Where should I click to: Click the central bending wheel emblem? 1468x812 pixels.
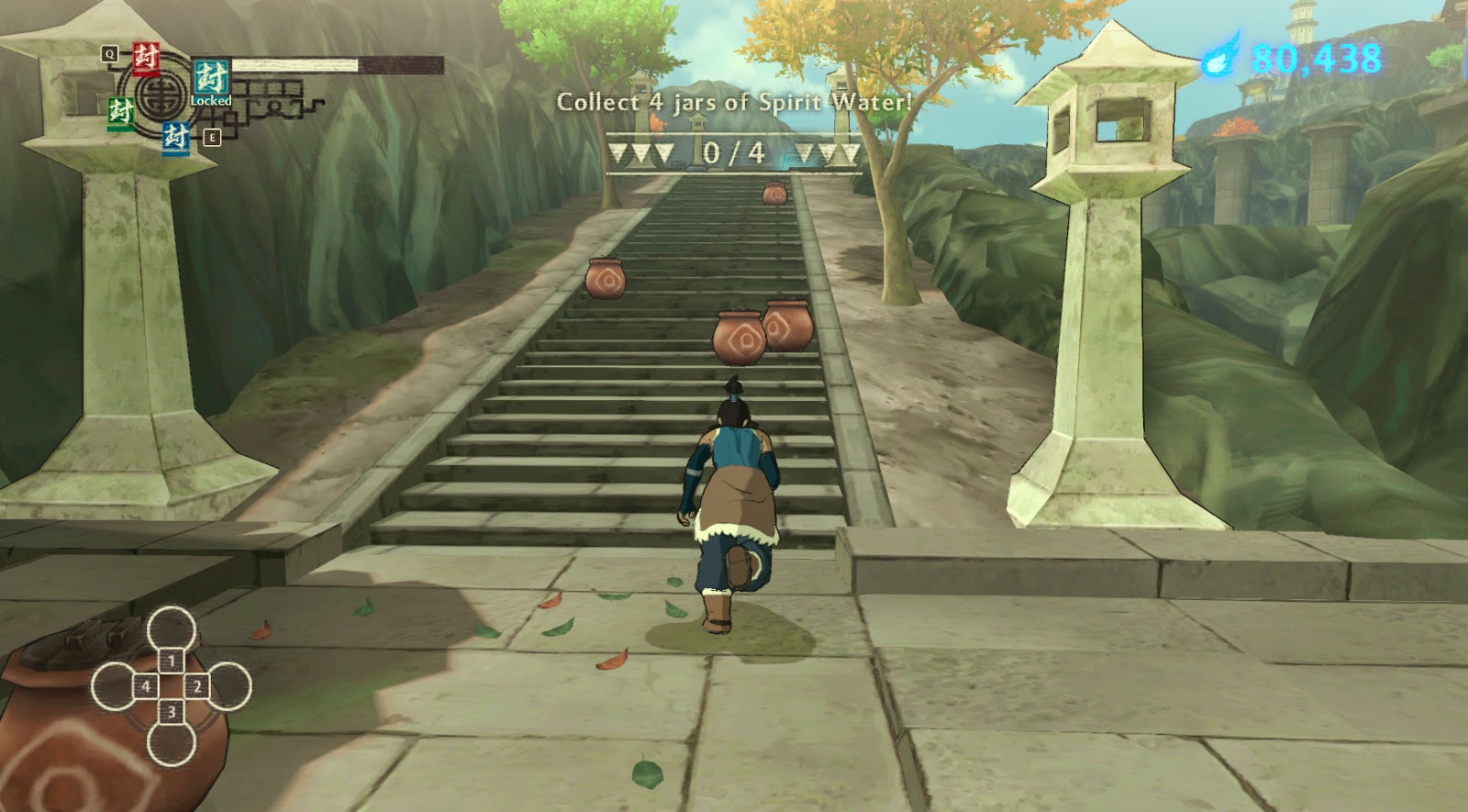pos(158,99)
